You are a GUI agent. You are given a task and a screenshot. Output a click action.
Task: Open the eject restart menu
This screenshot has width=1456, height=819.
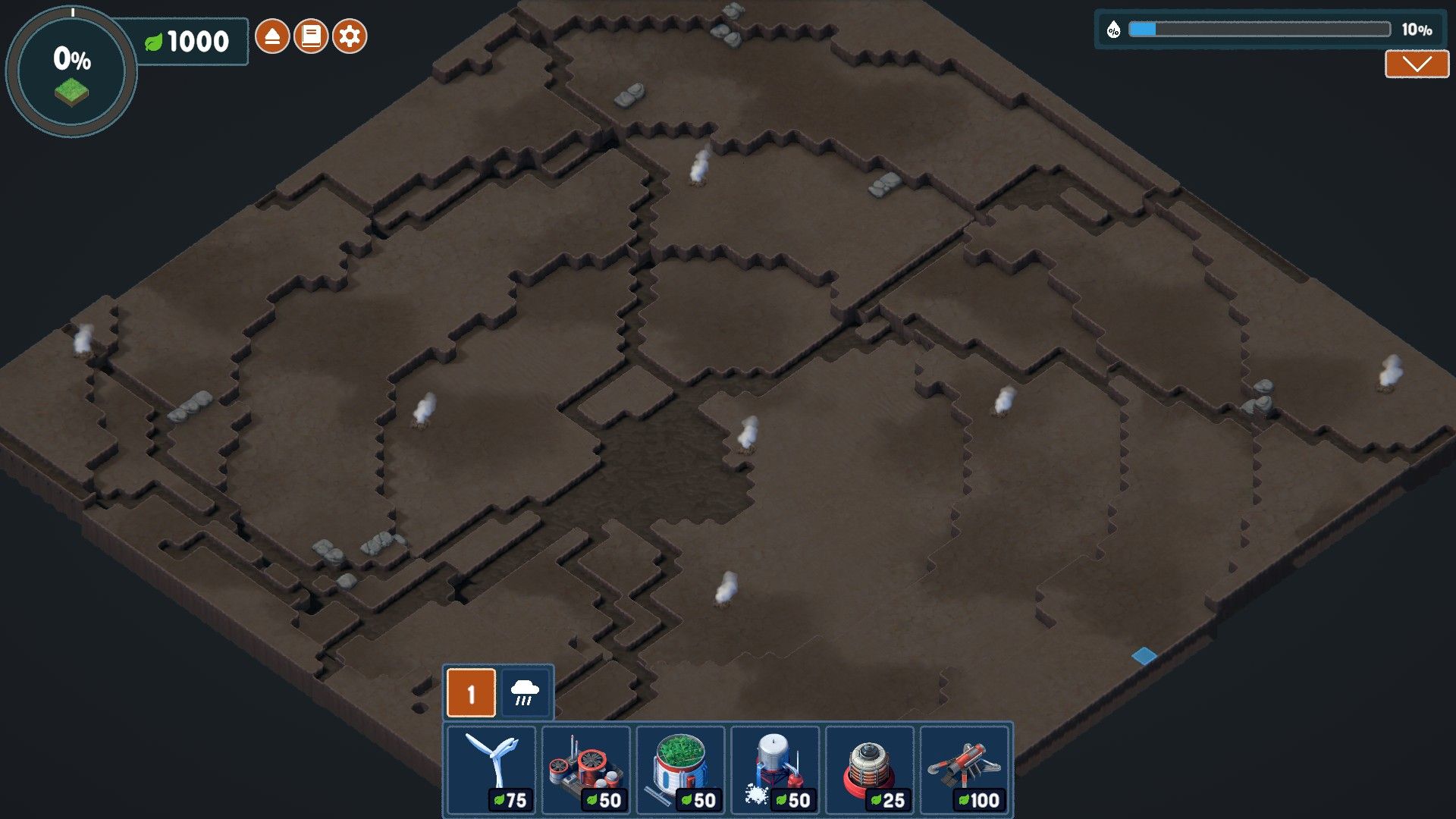(x=272, y=34)
